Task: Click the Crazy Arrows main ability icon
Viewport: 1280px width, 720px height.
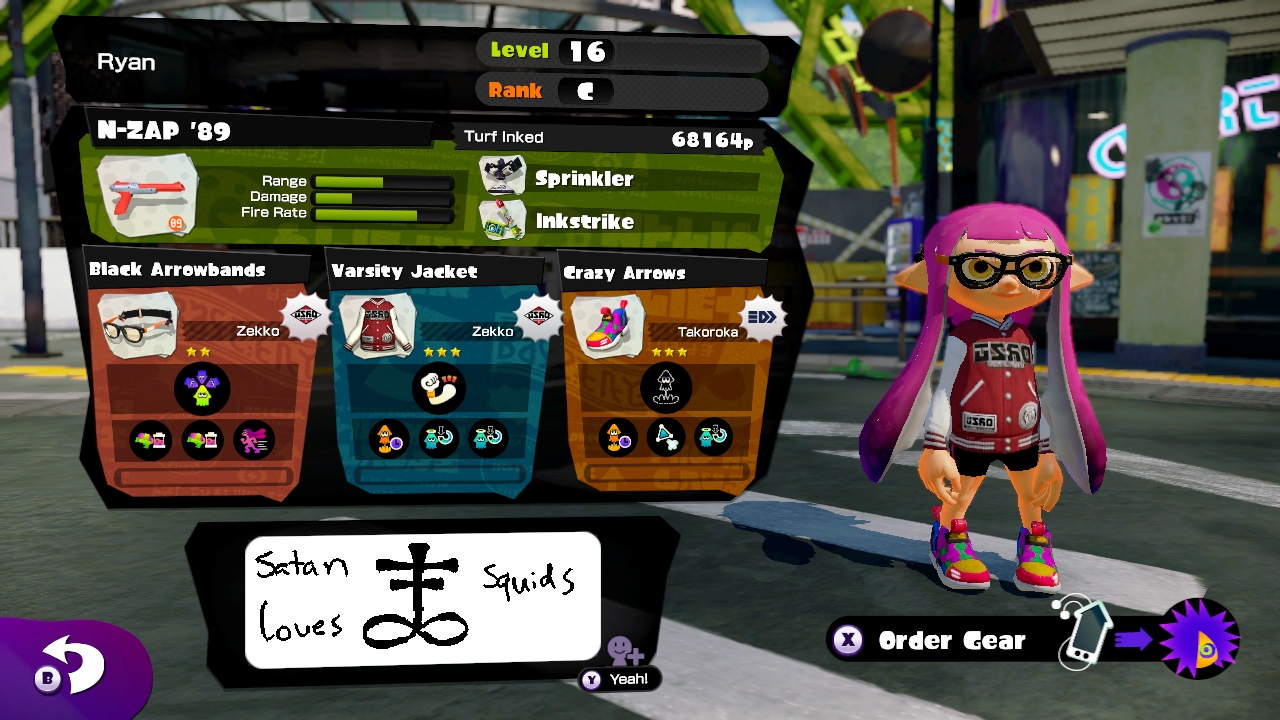Action: (665, 389)
